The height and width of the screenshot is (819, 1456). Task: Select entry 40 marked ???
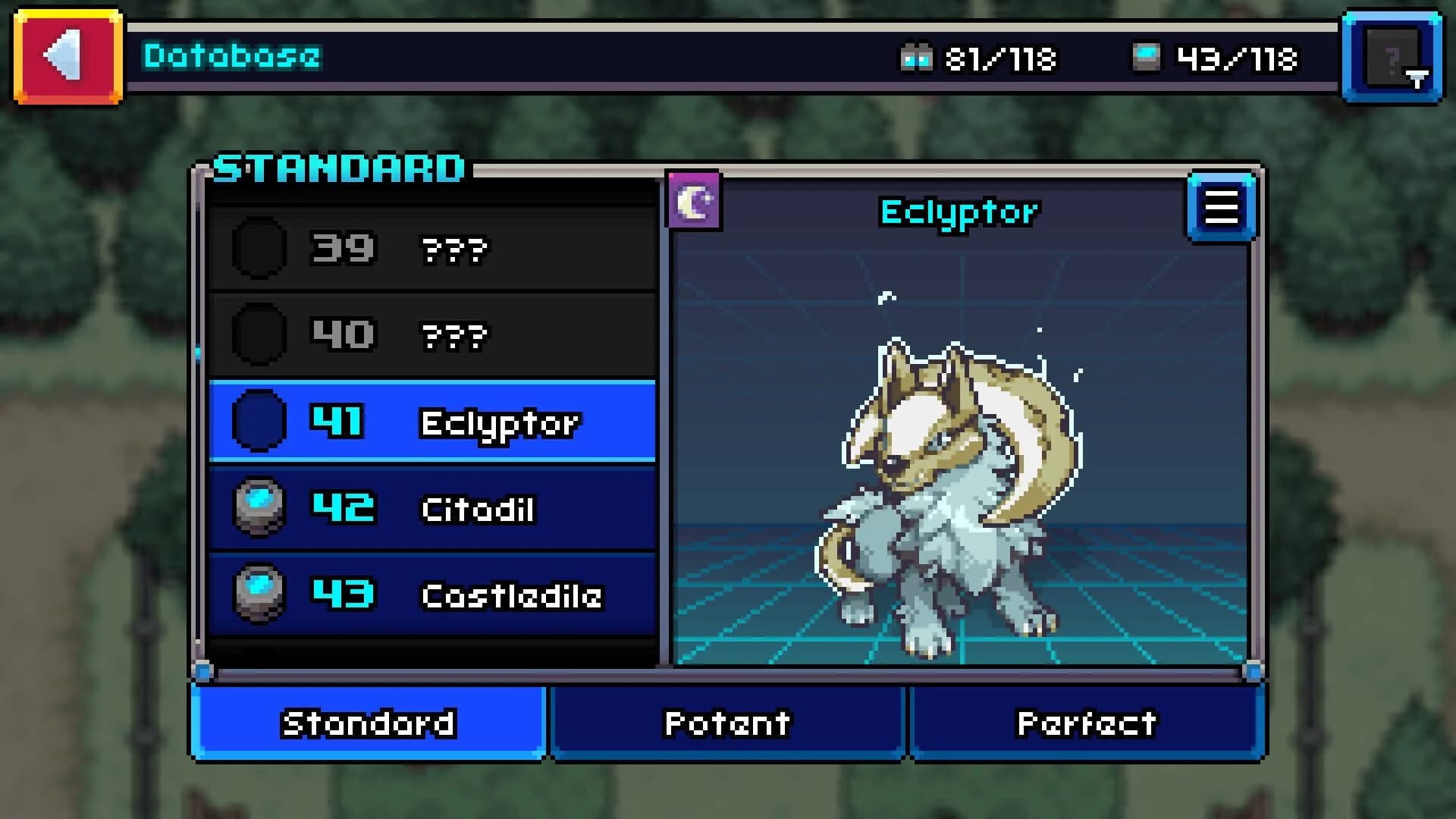432,335
